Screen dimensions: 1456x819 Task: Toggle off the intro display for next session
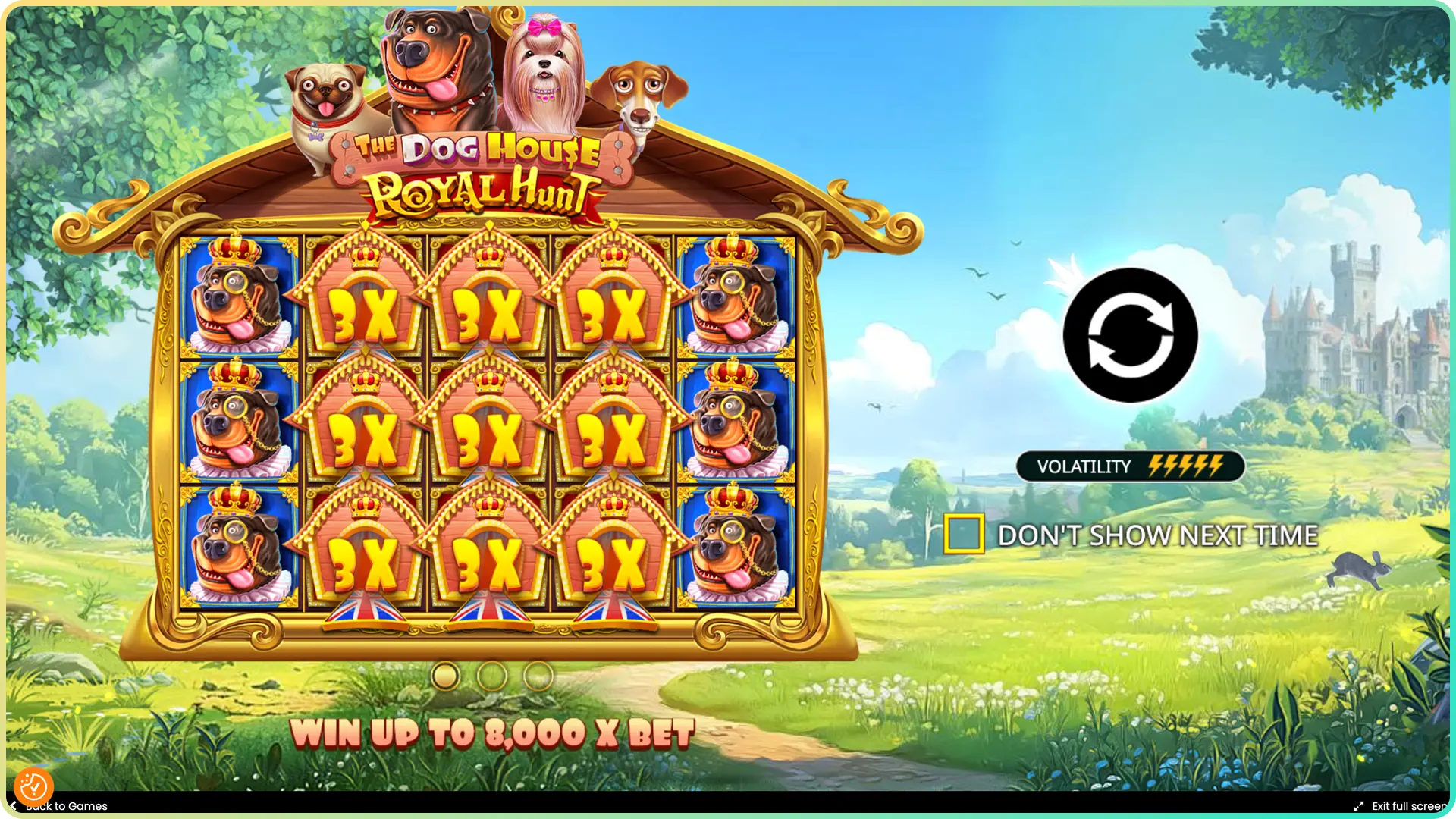pyautogui.click(x=963, y=535)
